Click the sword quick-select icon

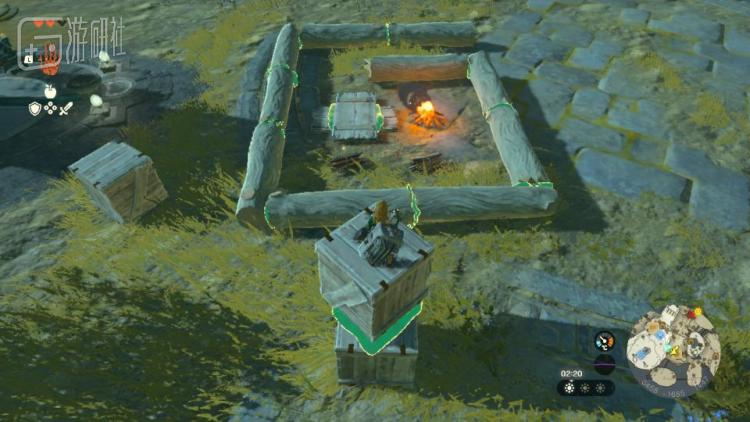[x=66, y=107]
